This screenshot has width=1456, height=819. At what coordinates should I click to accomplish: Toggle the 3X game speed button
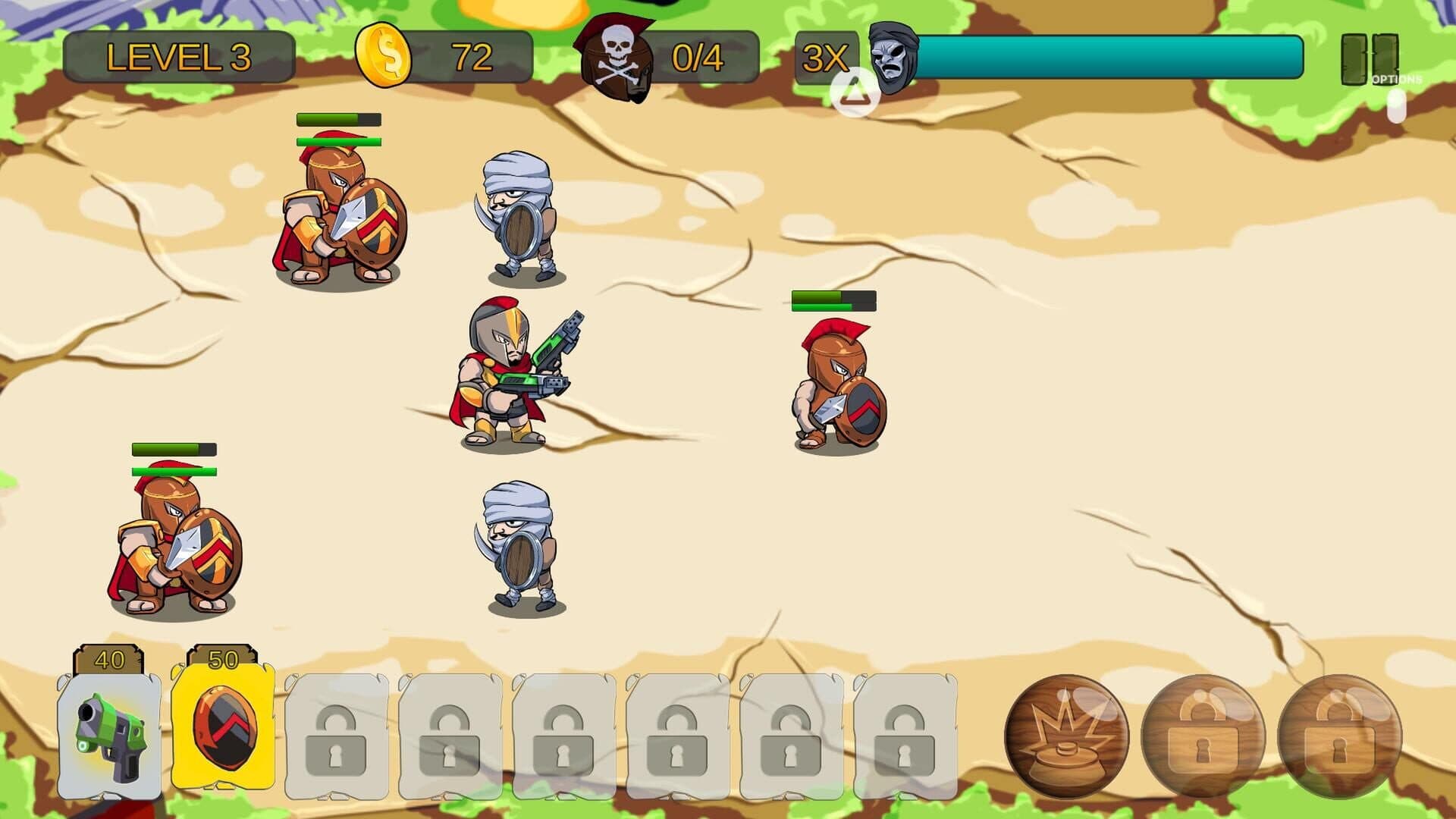[x=824, y=58]
